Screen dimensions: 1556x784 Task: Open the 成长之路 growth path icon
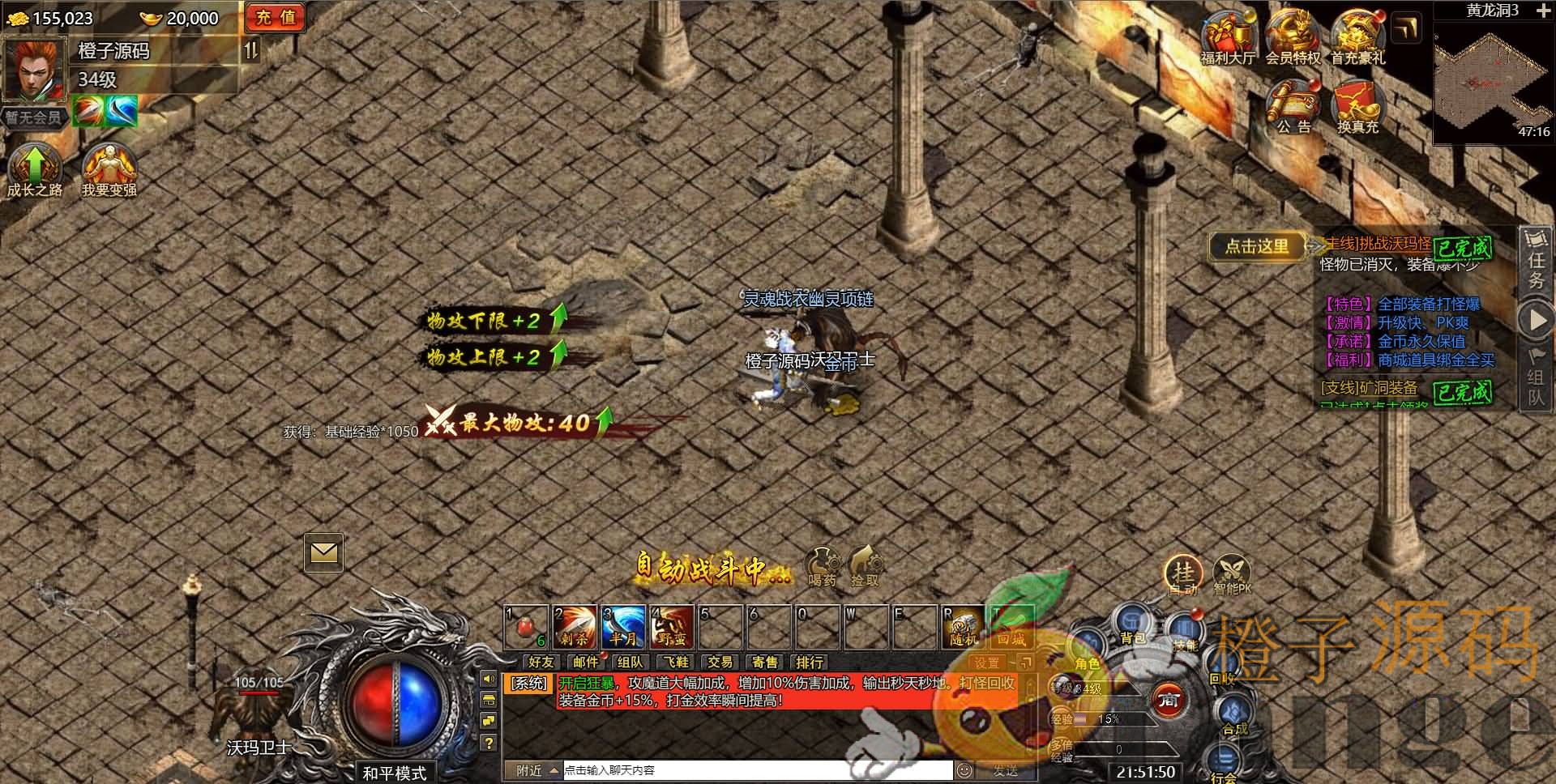(x=34, y=170)
